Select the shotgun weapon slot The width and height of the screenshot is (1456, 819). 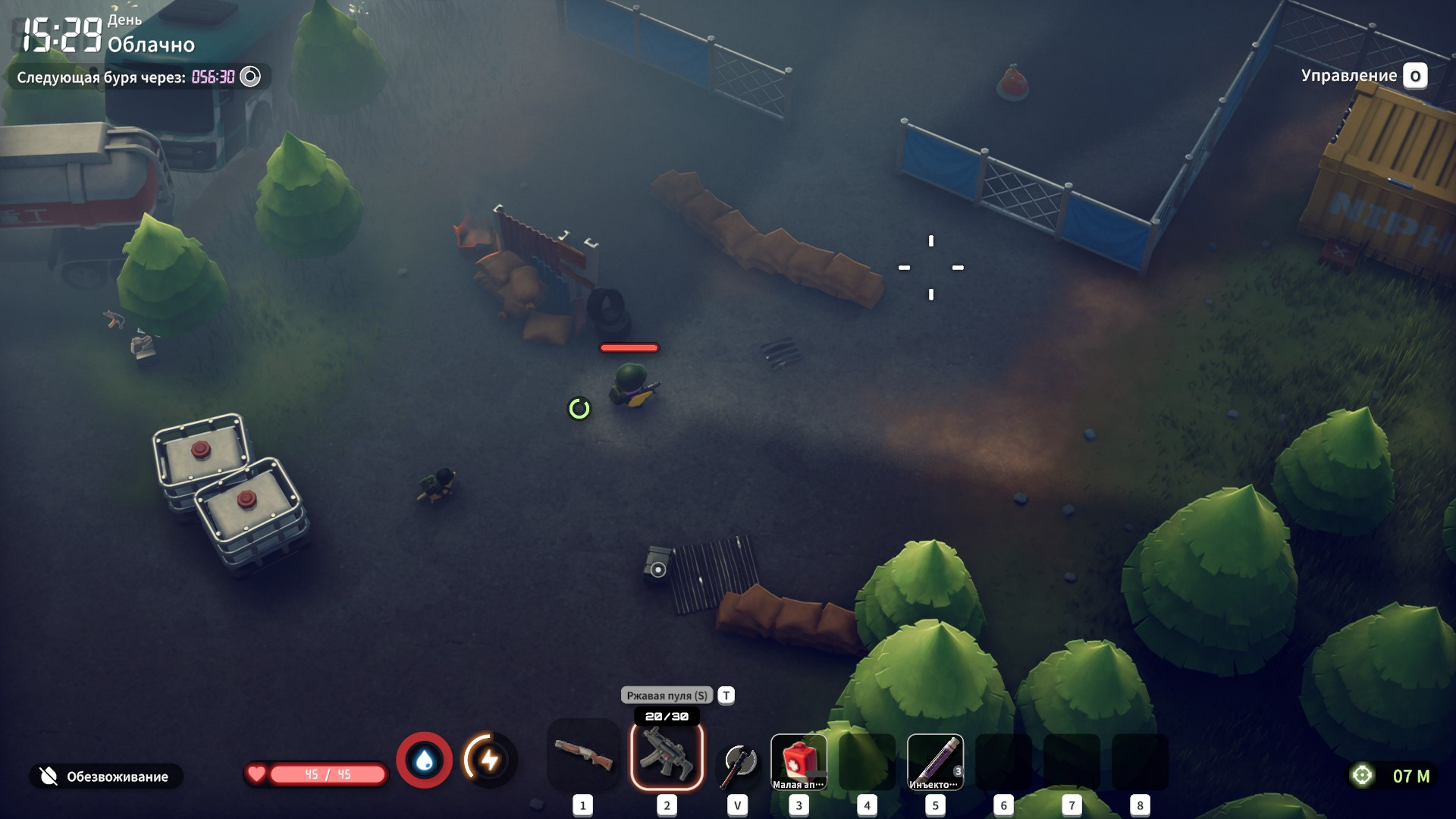coord(582,756)
